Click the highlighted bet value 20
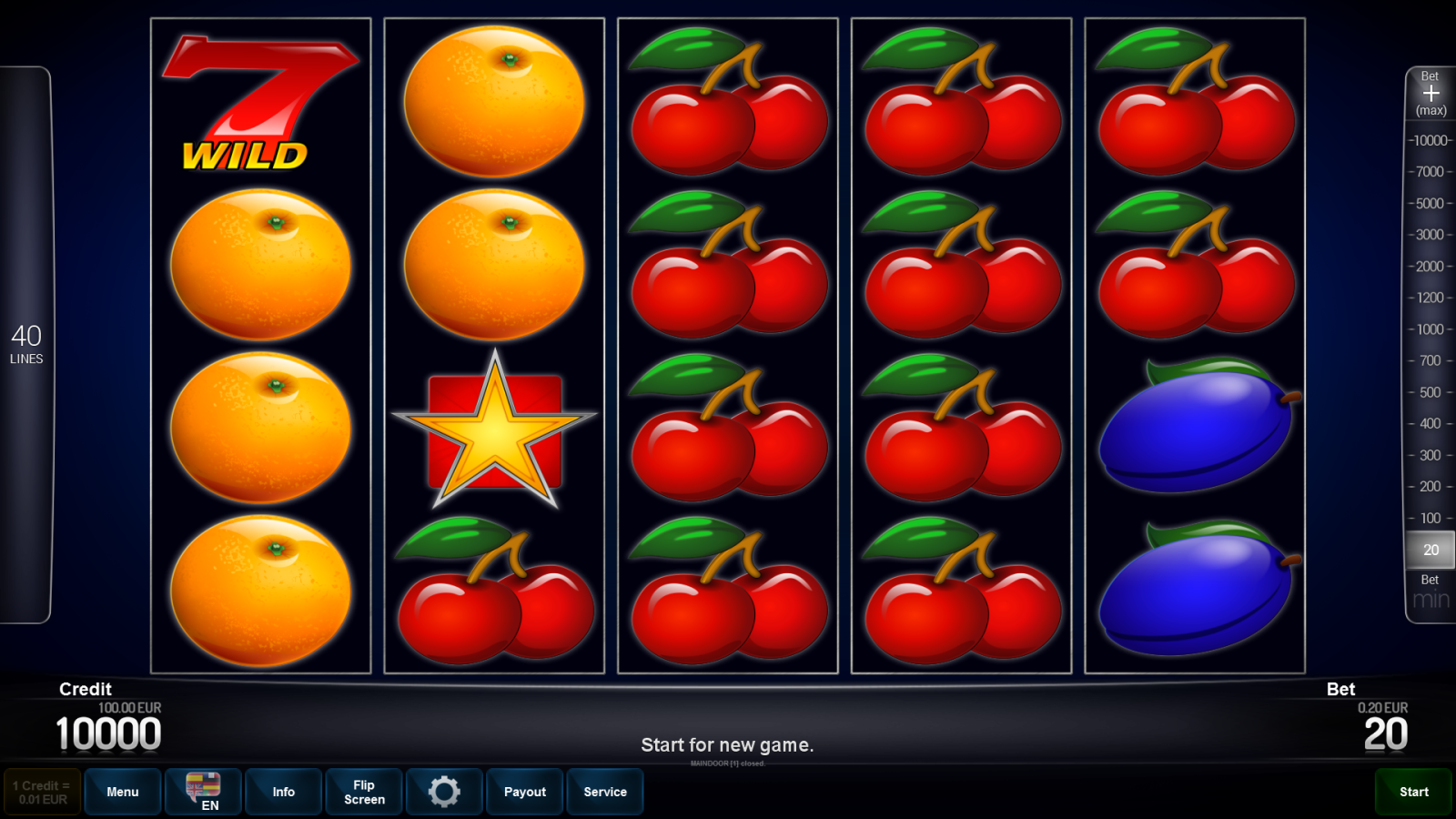This screenshot has height=819, width=1456. (x=1429, y=550)
